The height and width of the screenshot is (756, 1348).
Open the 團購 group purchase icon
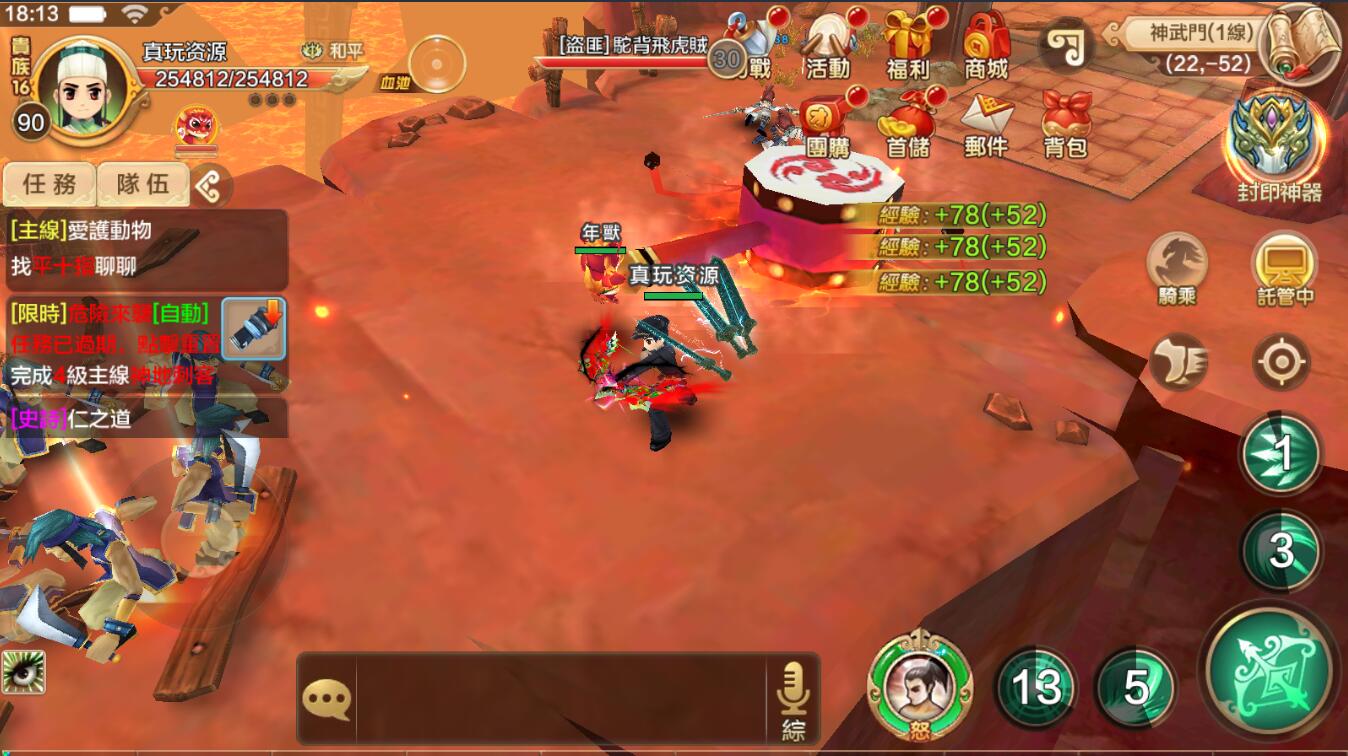[x=828, y=125]
